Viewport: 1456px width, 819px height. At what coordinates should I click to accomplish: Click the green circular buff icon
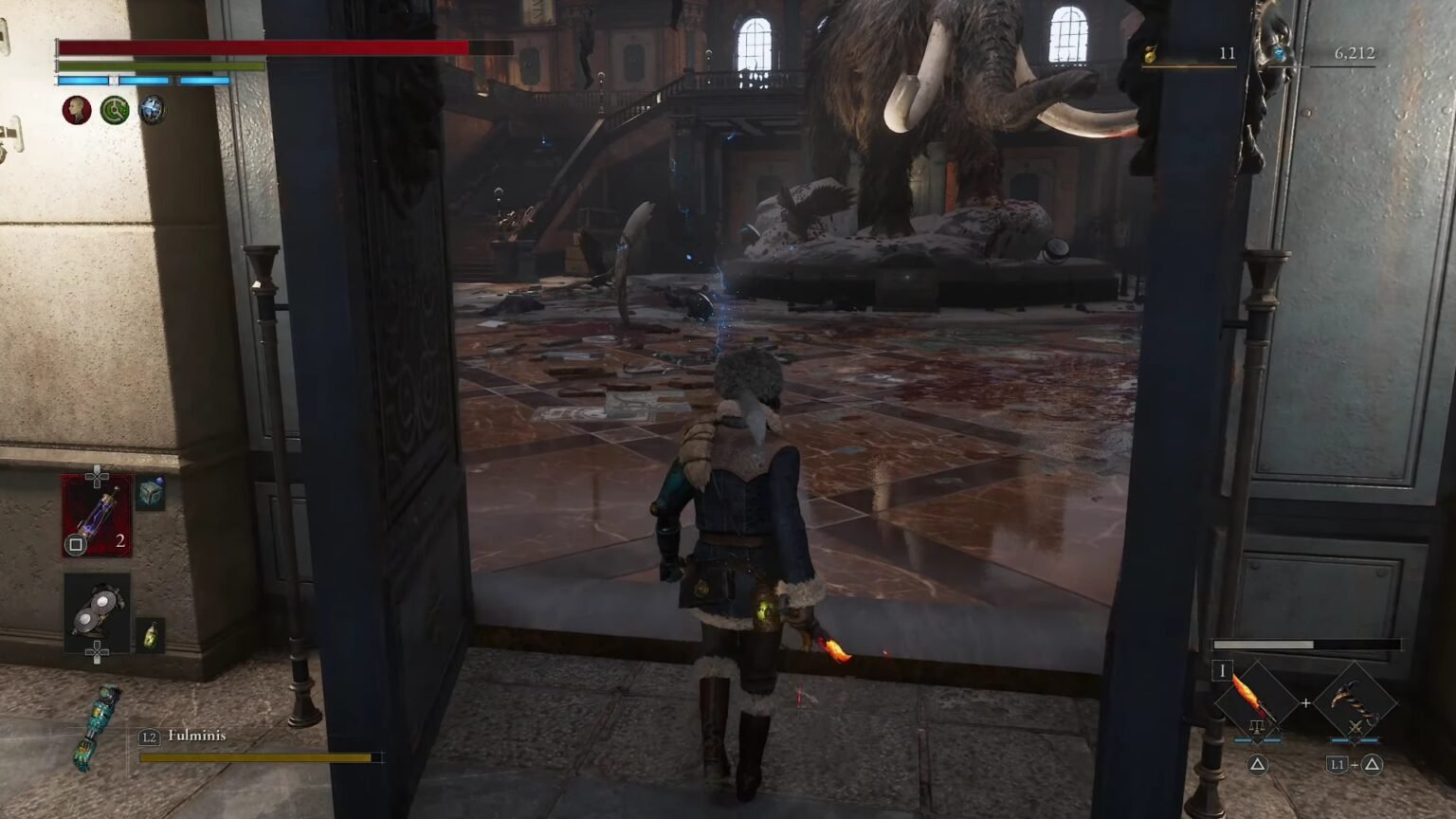115,110
